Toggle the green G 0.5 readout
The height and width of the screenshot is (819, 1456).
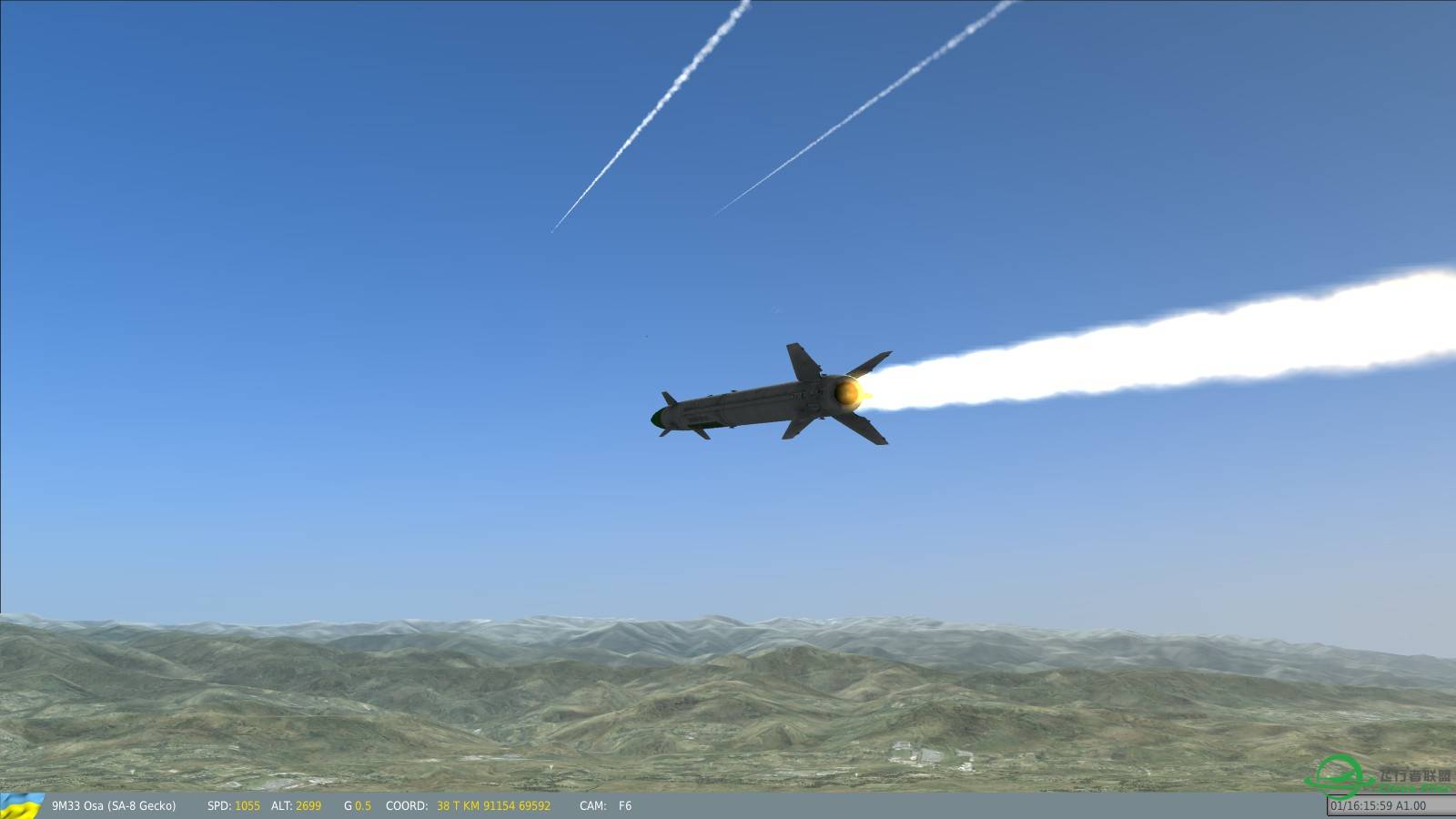(x=362, y=806)
